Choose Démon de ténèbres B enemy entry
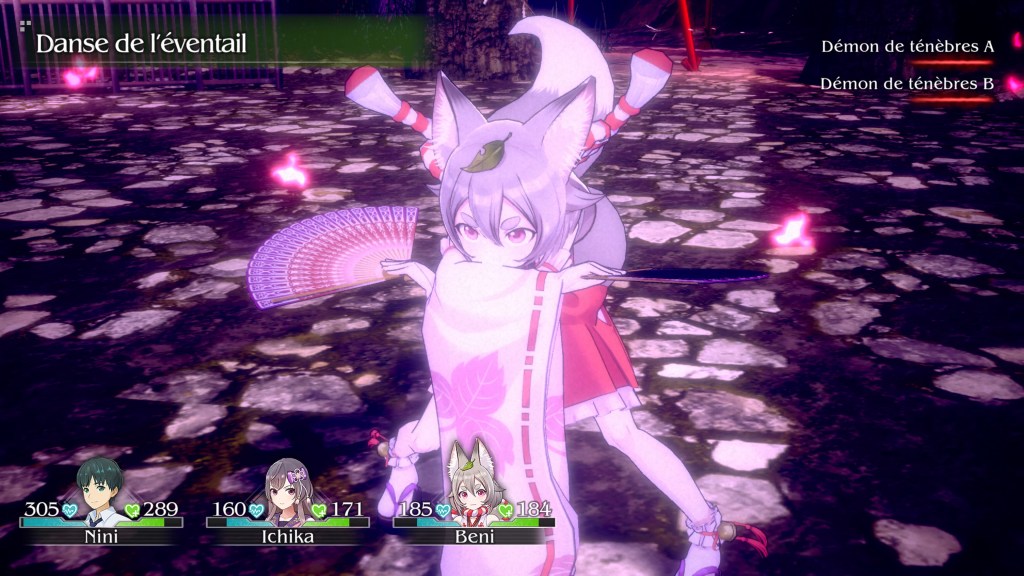 tap(907, 84)
